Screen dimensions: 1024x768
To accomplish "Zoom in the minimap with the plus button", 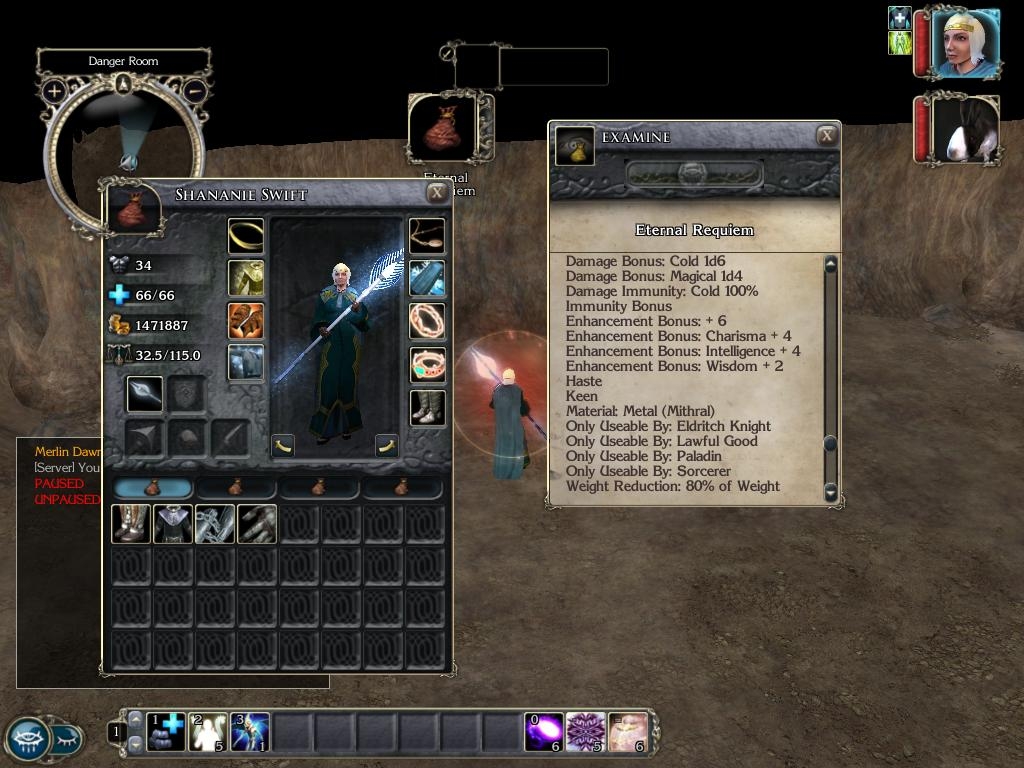I will point(54,91).
